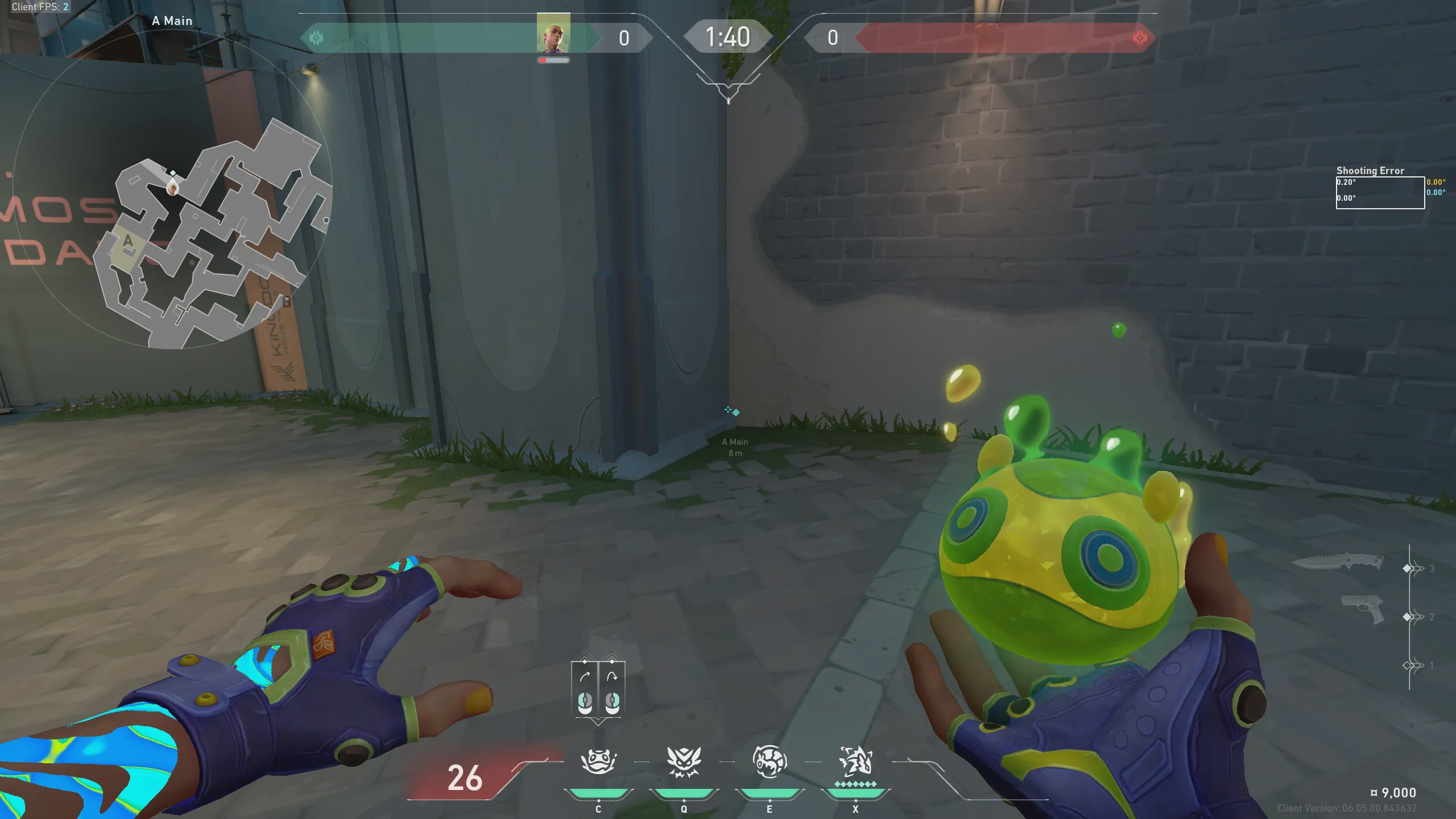Activate the Wingman ability icon
The image size is (1456, 819).
click(684, 761)
